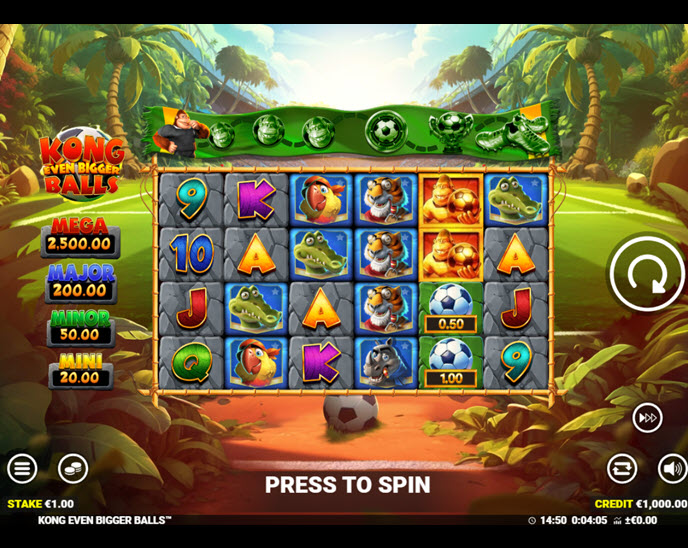
Task: Toggle the sound speaker icon
Action: tap(672, 467)
